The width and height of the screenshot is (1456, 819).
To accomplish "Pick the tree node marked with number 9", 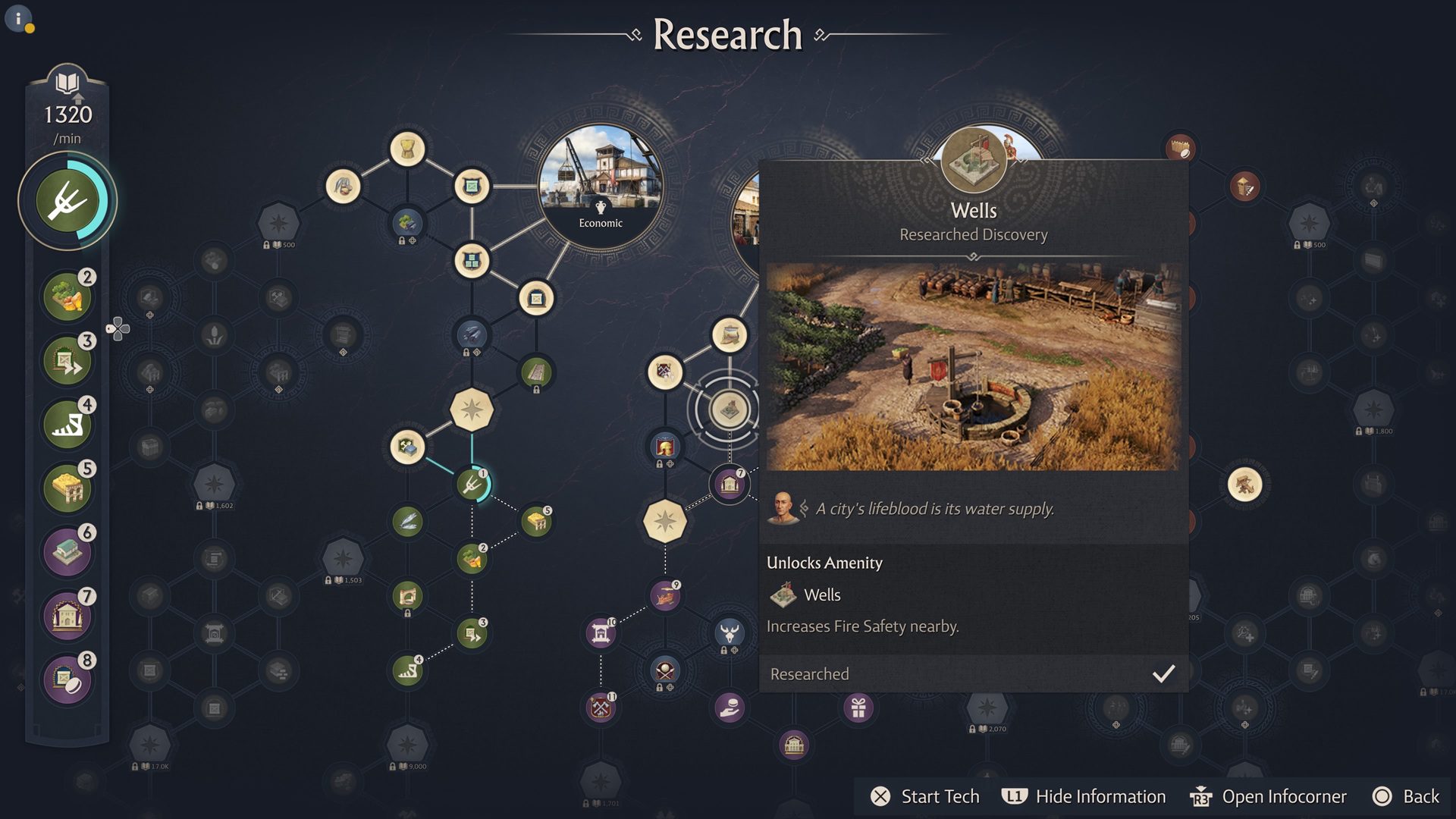I will tap(665, 597).
